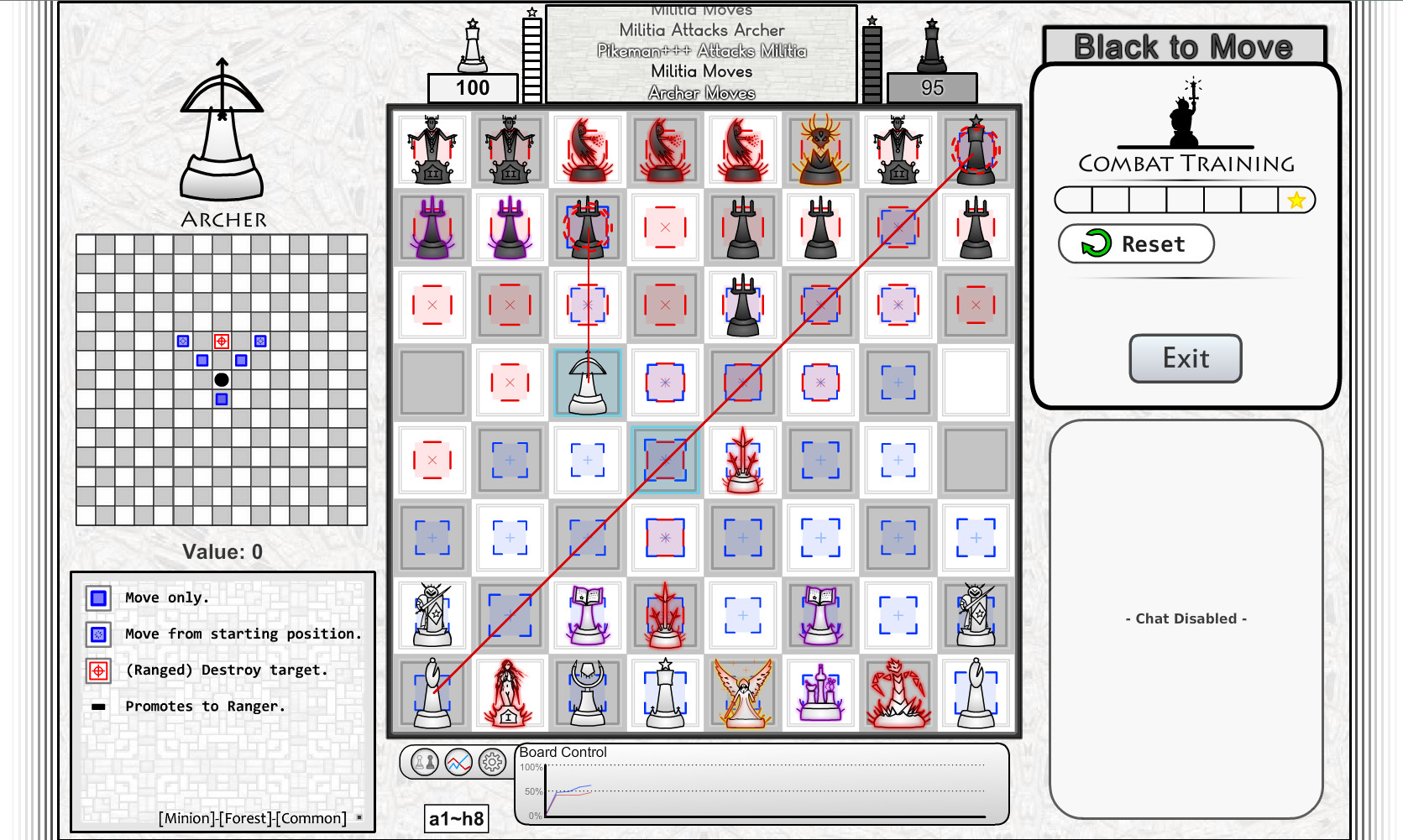
Task: Toggle the Move only legend marker
Action: click(98, 597)
